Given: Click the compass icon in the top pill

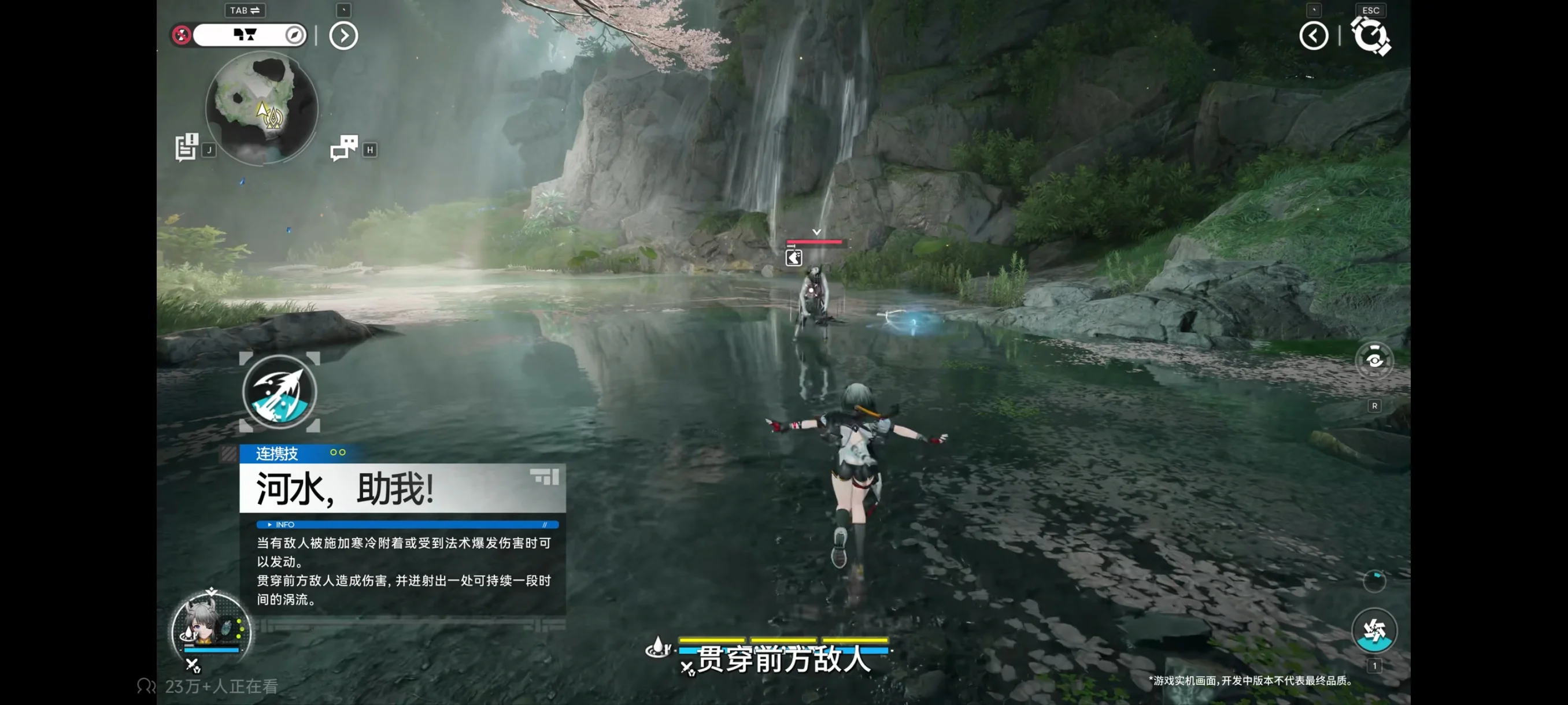Looking at the screenshot, I should click(x=295, y=35).
